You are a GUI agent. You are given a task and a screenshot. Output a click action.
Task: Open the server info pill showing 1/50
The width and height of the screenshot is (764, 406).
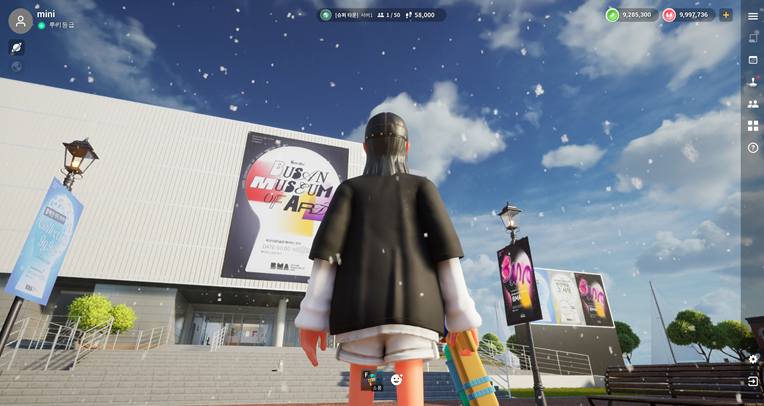(x=383, y=15)
